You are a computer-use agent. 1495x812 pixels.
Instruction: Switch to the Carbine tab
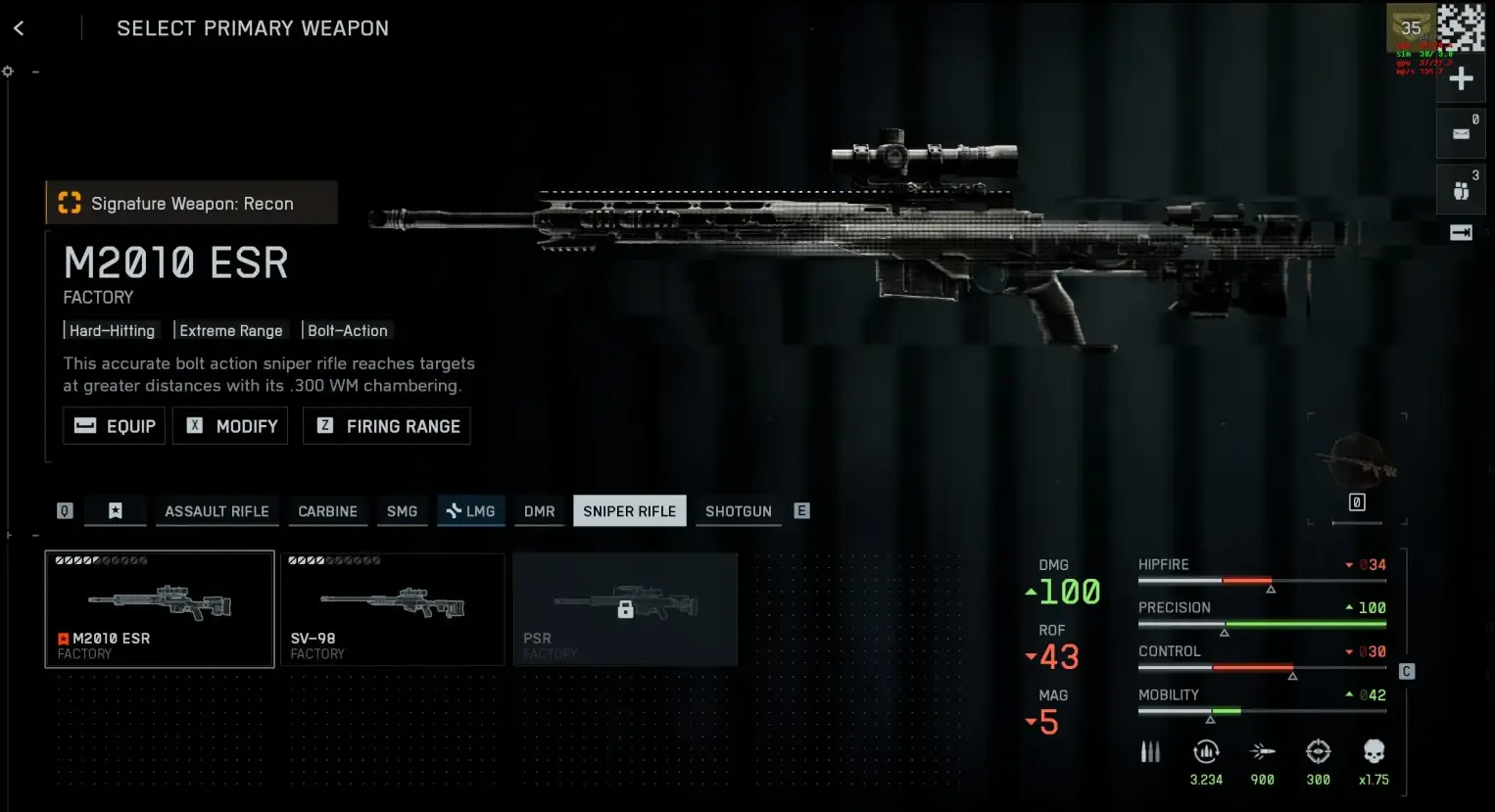coord(327,511)
